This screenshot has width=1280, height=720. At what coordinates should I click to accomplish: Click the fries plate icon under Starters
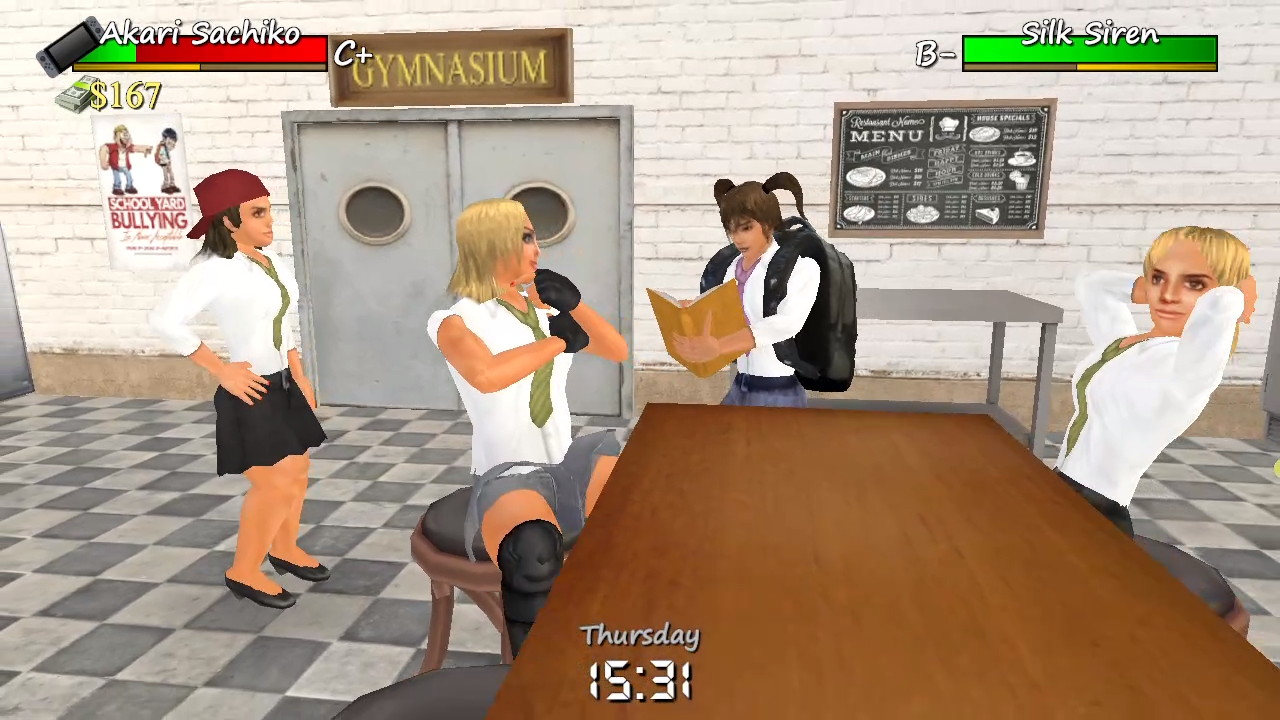858,213
